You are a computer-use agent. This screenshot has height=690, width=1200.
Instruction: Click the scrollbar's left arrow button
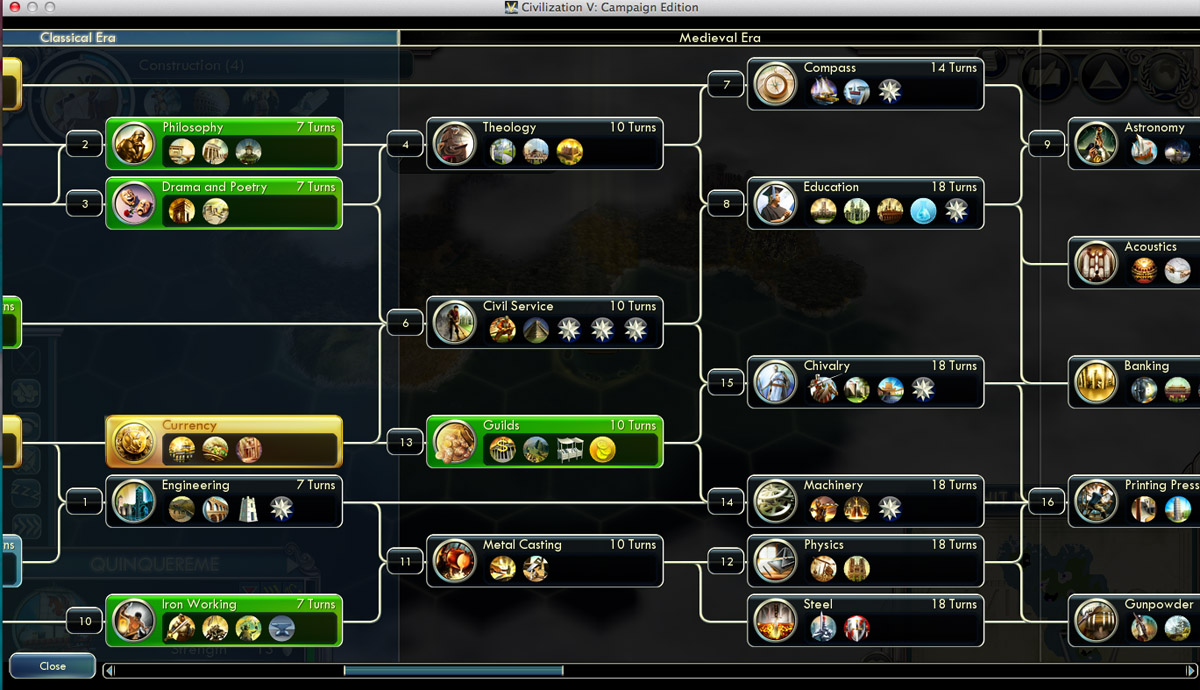point(110,671)
